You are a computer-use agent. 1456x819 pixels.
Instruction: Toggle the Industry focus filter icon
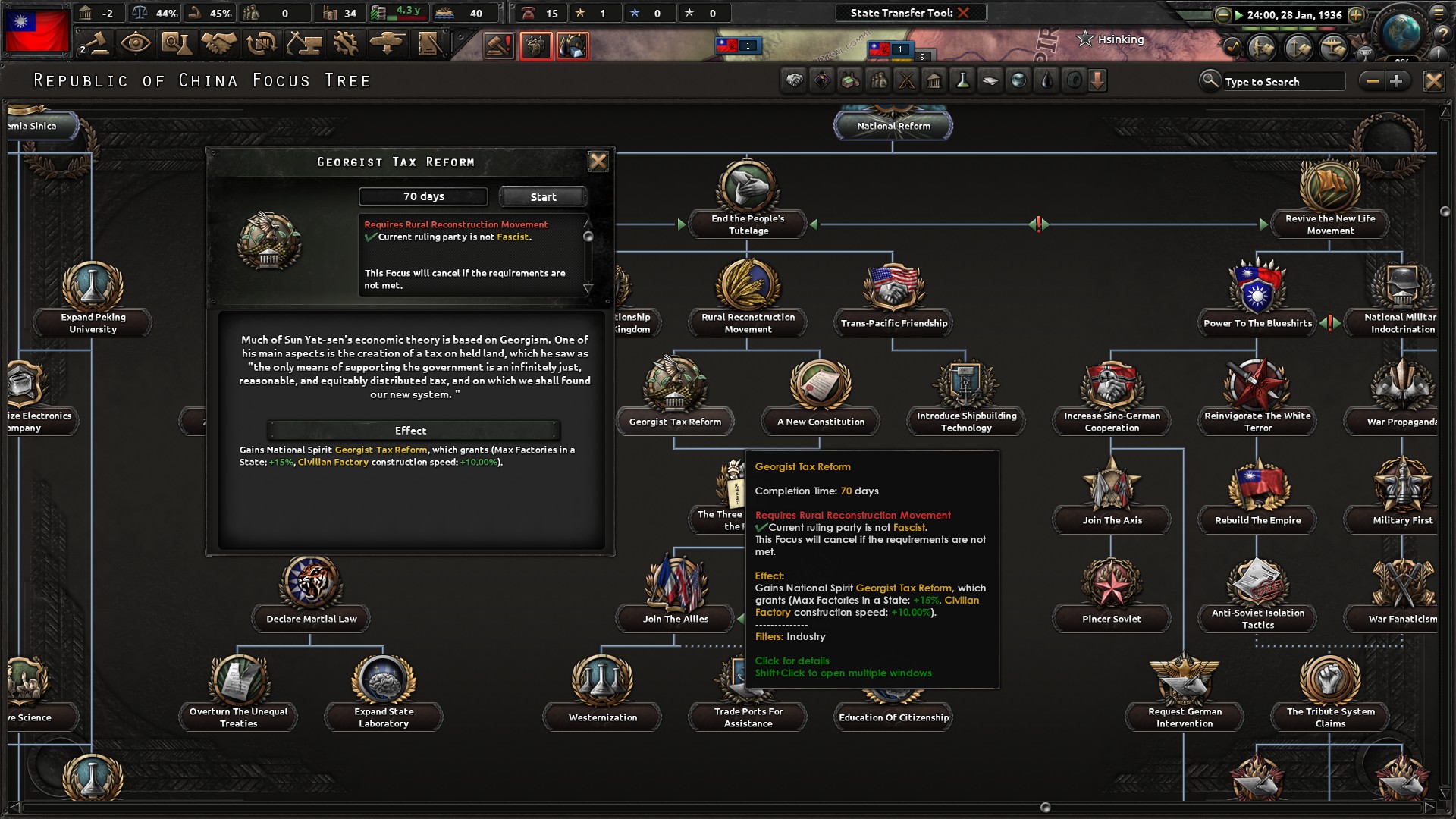(849, 80)
